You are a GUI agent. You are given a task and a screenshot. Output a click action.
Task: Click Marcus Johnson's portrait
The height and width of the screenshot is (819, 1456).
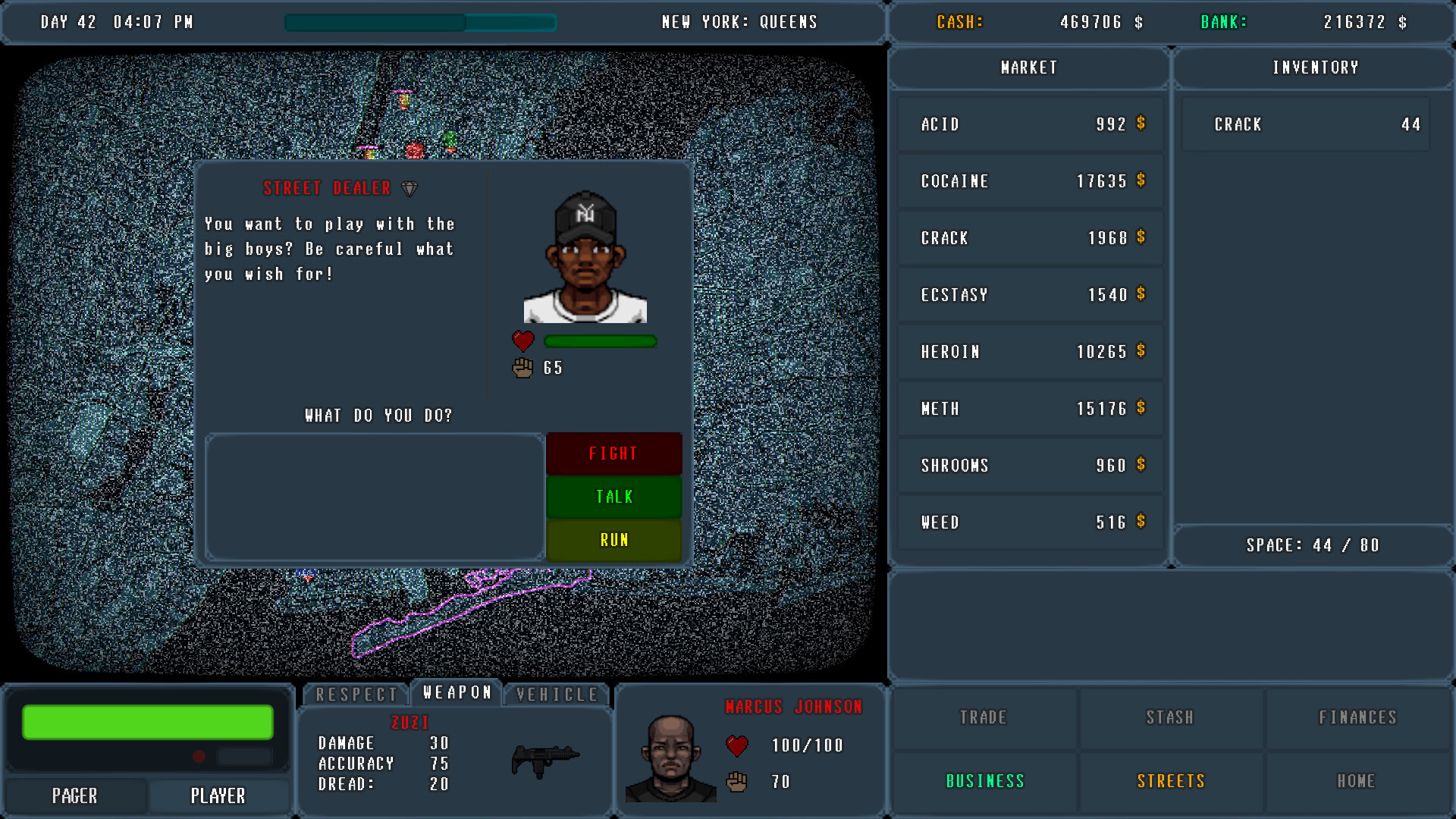[x=670, y=758]
